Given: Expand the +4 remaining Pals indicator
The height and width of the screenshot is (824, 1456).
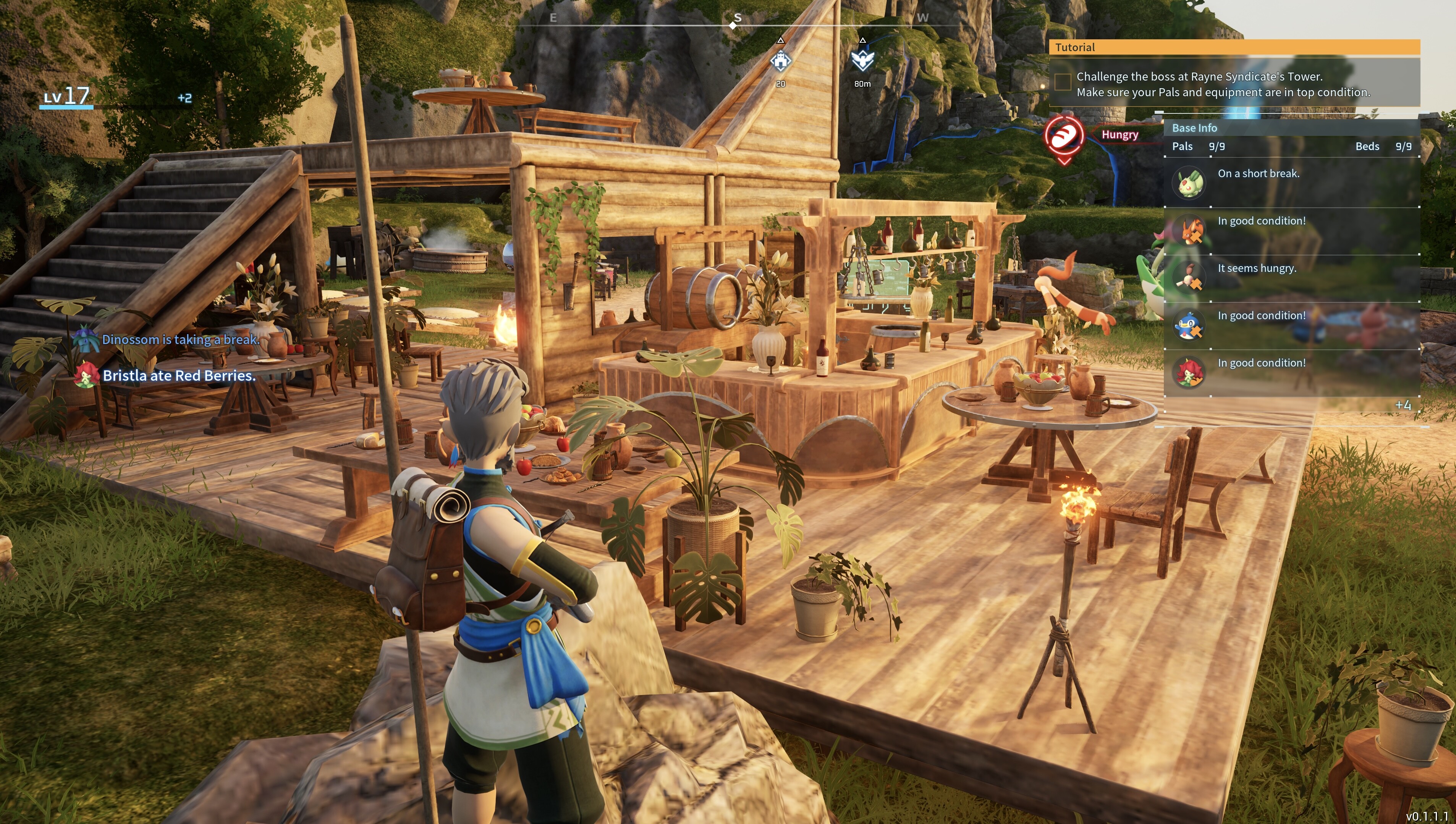Looking at the screenshot, I should point(1402,405).
